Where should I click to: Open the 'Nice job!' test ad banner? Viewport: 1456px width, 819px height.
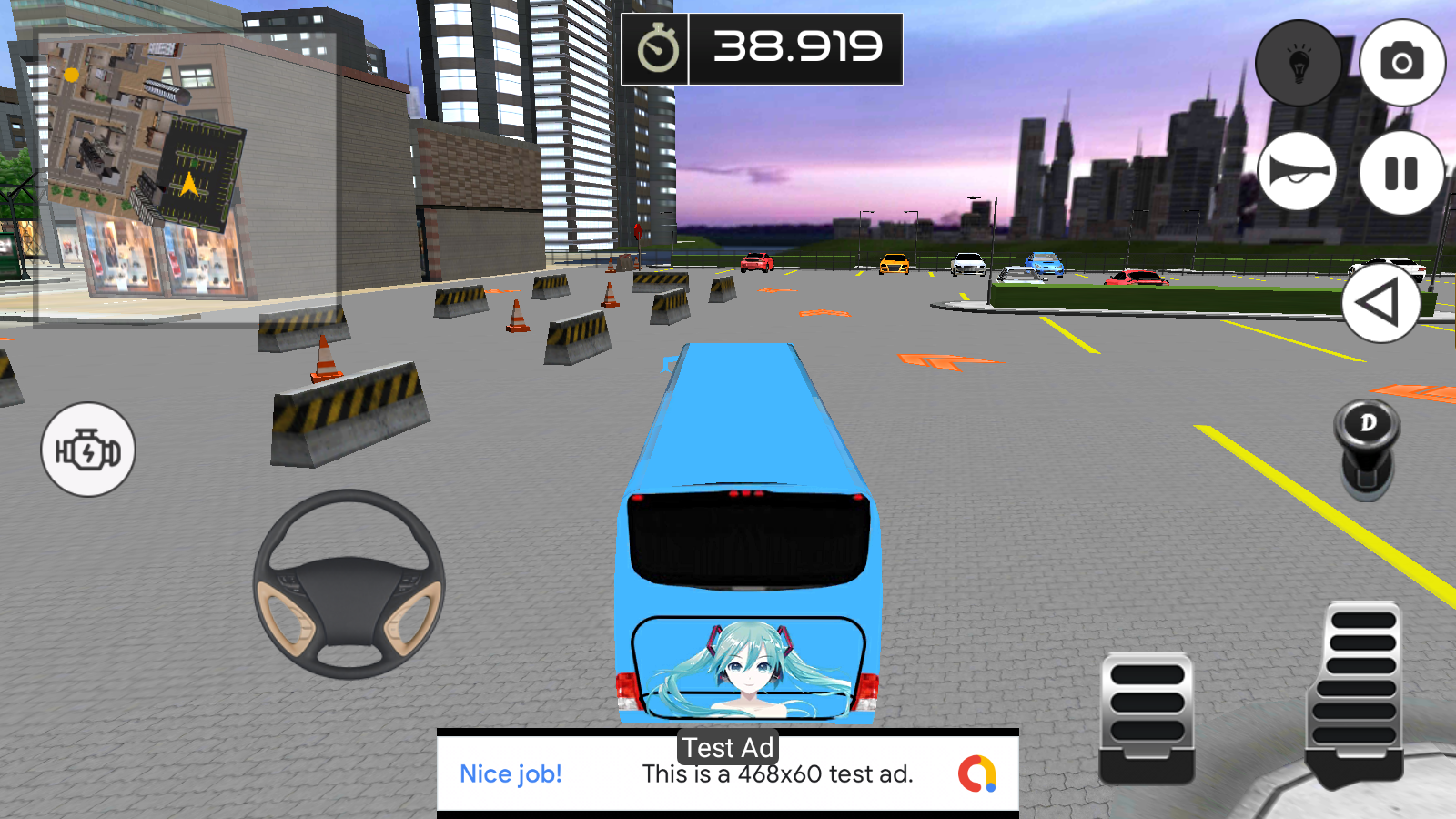coord(728,773)
